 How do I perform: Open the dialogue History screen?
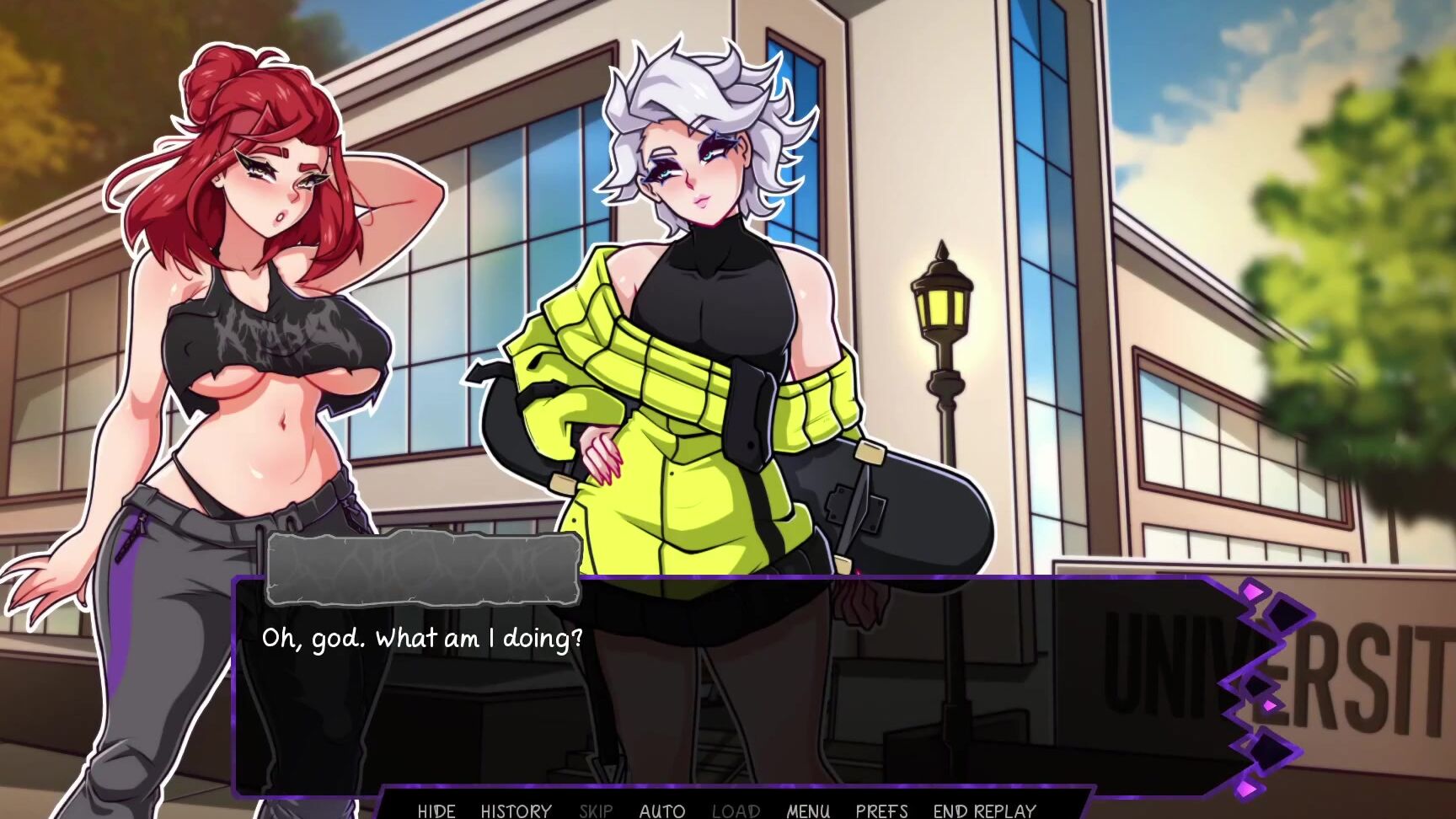(516, 811)
